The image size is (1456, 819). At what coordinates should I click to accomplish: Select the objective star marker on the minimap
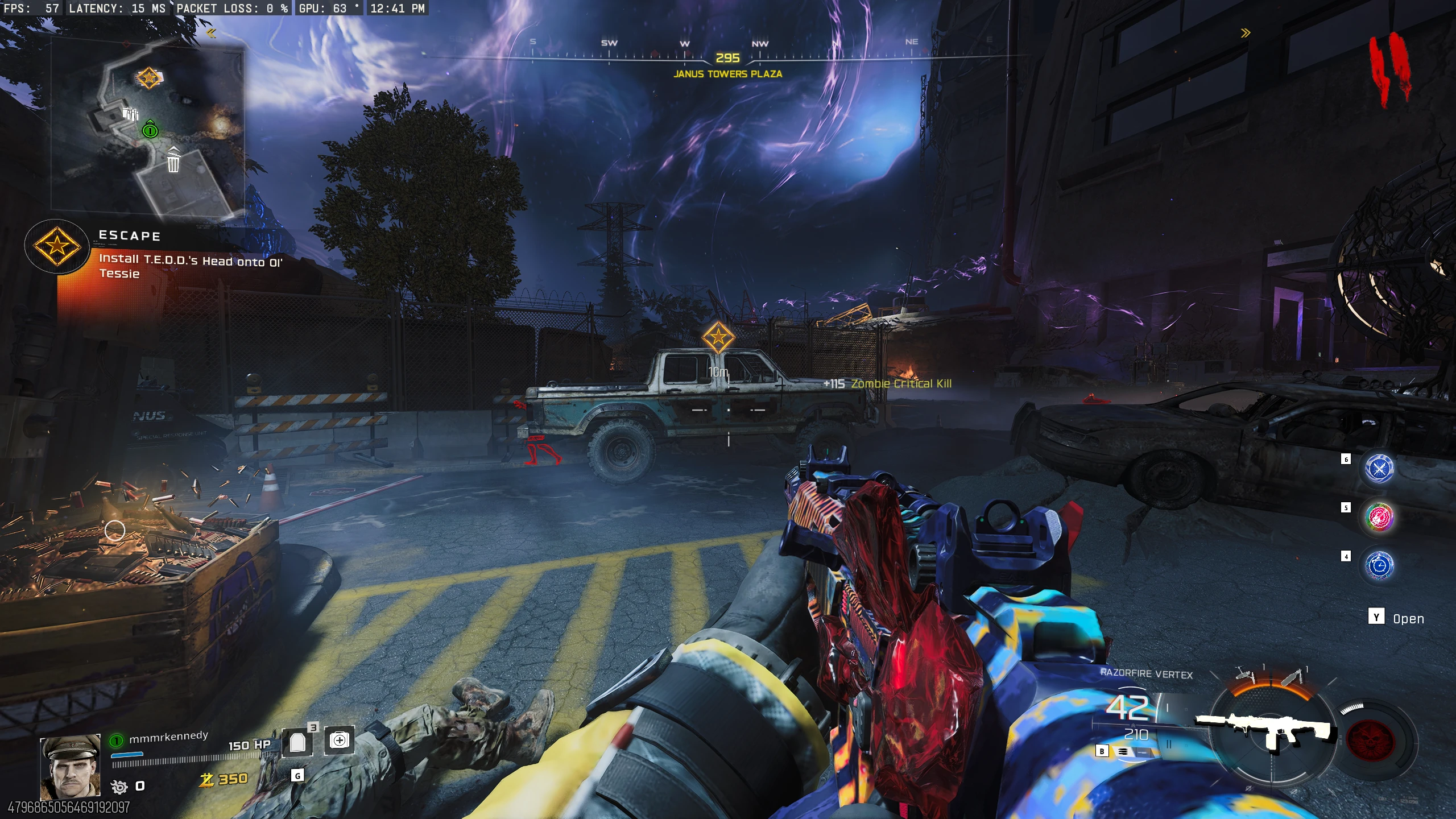coord(148,77)
